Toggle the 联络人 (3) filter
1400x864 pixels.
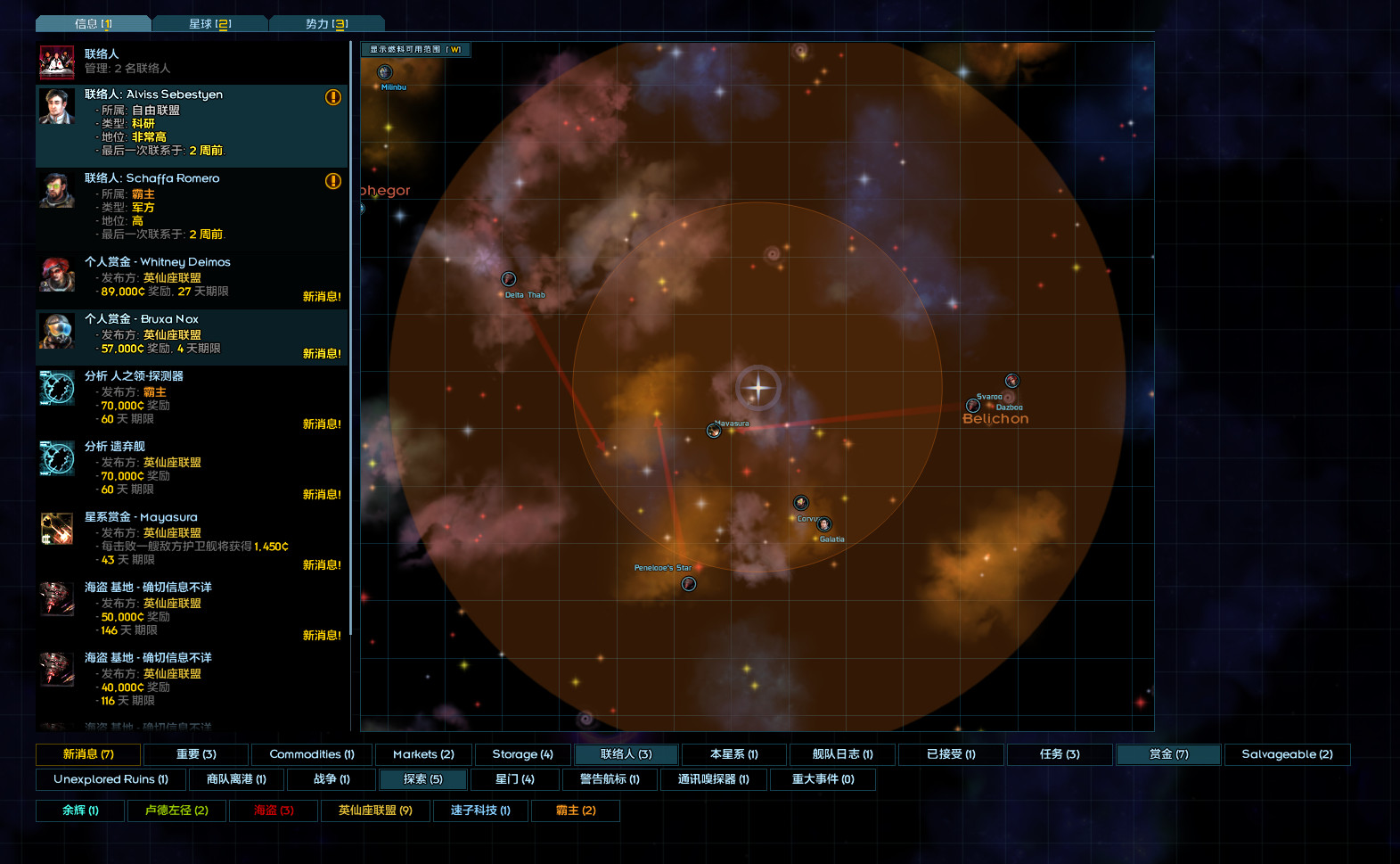[626, 754]
